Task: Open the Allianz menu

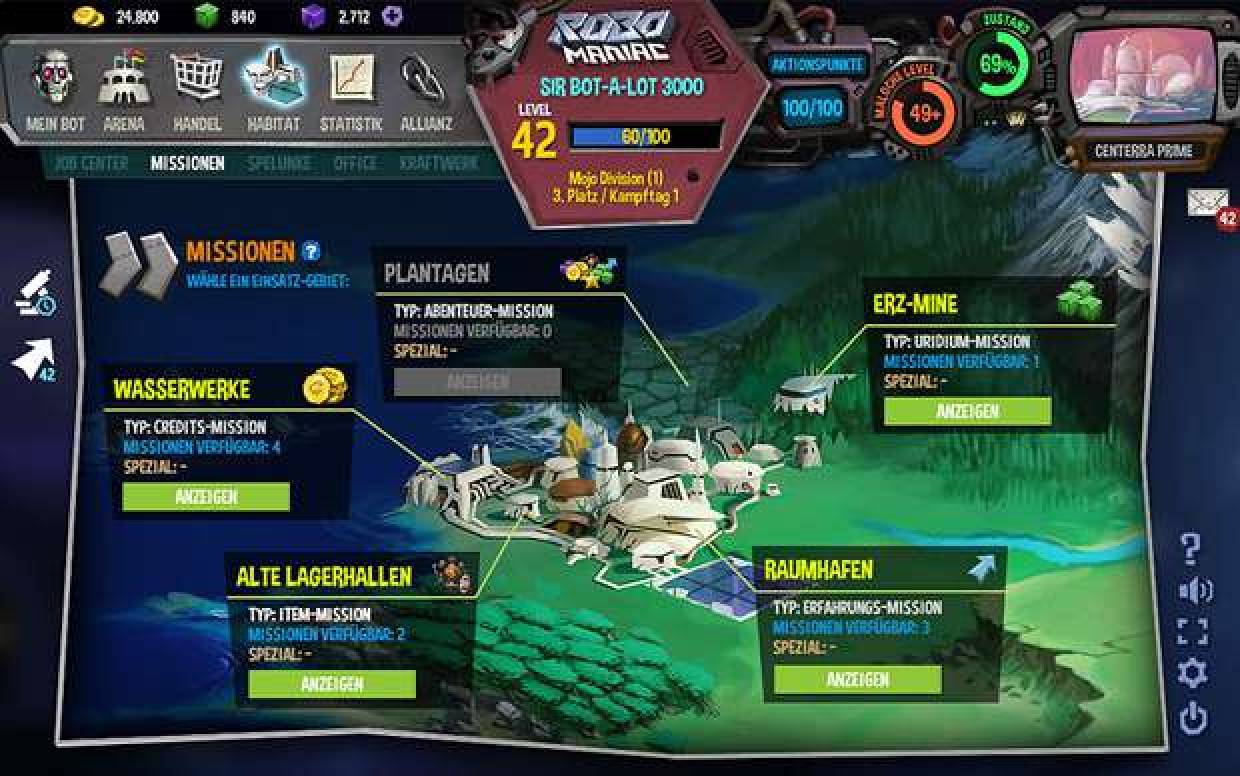Action: point(424,90)
